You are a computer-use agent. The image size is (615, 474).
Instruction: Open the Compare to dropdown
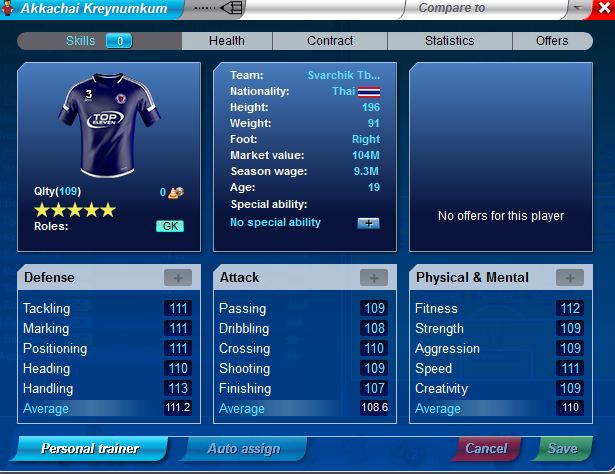(x=579, y=8)
